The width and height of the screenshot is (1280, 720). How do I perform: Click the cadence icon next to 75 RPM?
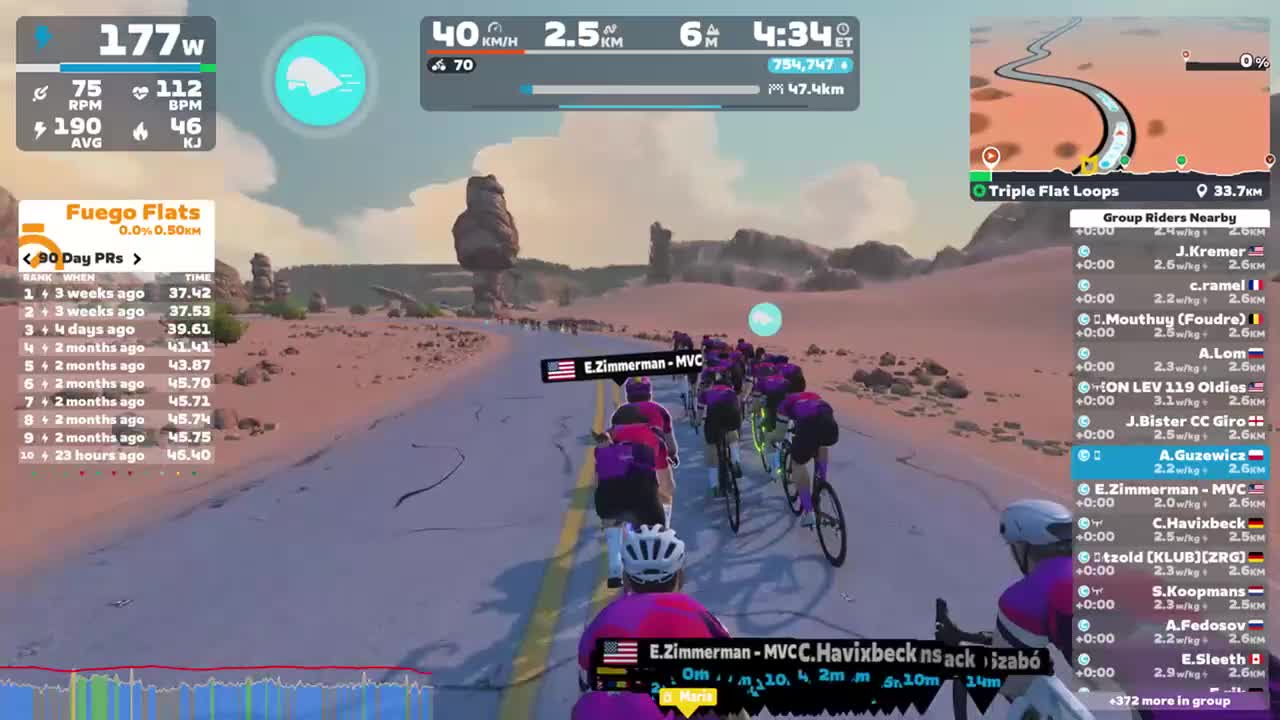point(40,93)
